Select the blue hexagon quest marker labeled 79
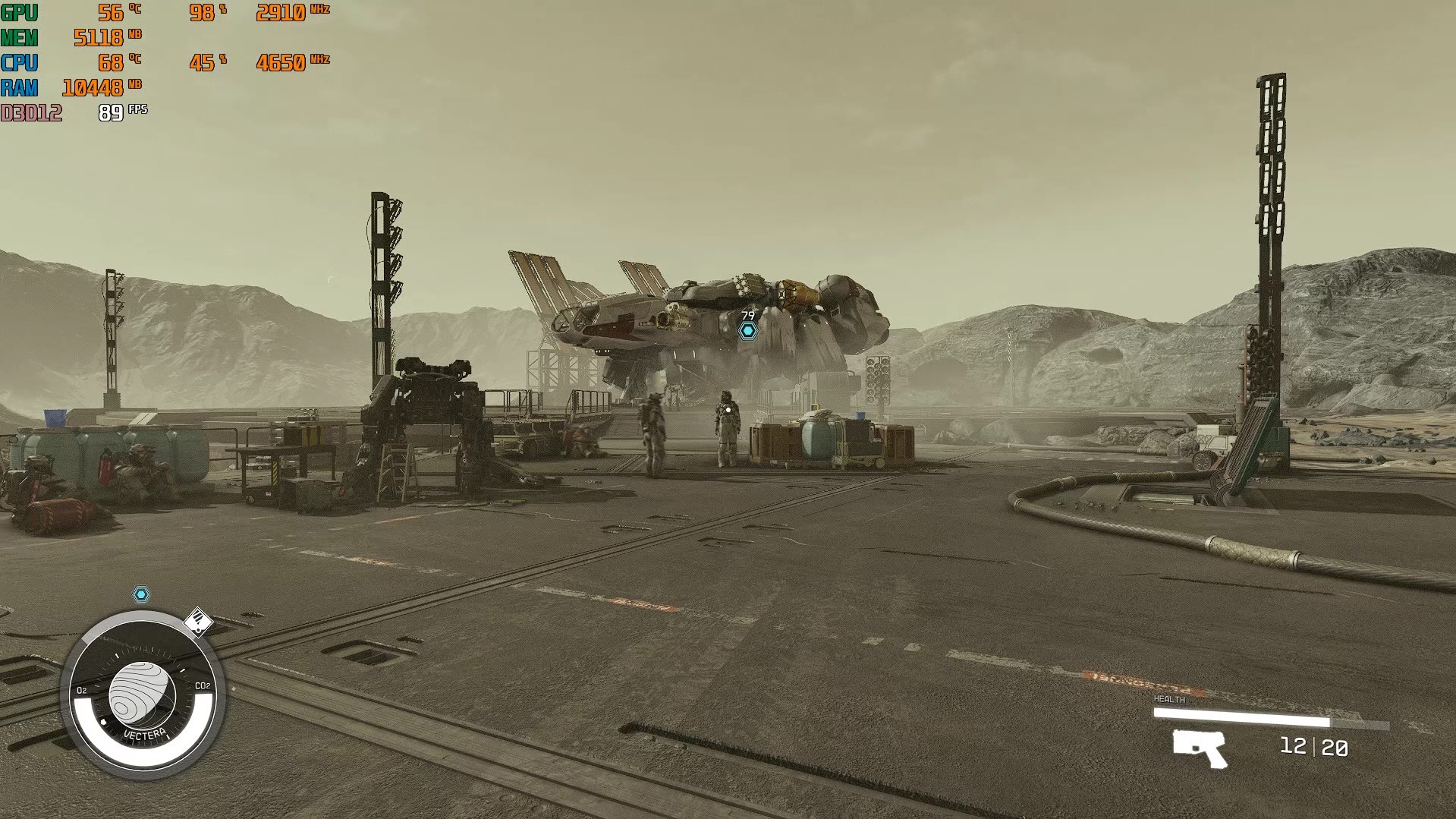This screenshot has height=819, width=1456. (x=748, y=330)
